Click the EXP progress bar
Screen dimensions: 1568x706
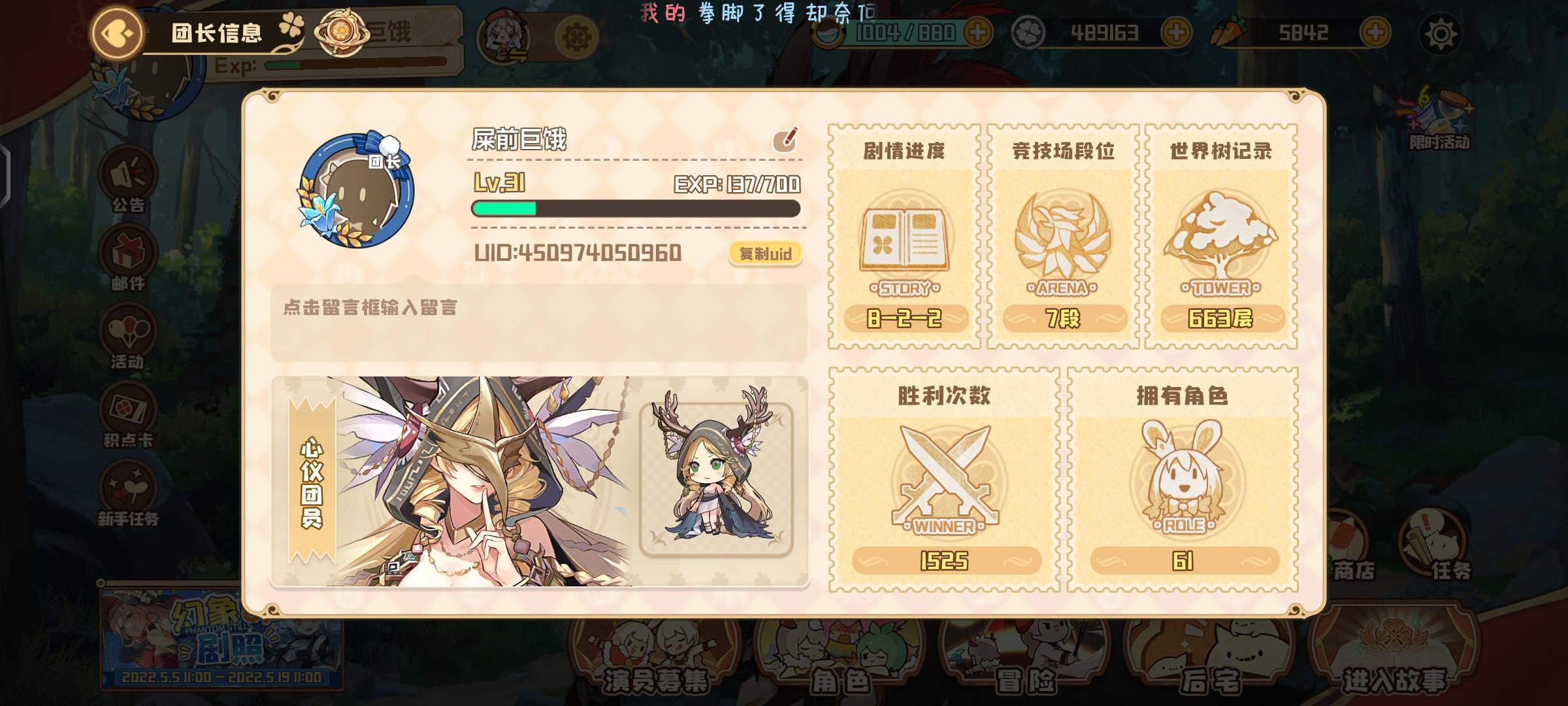point(634,209)
